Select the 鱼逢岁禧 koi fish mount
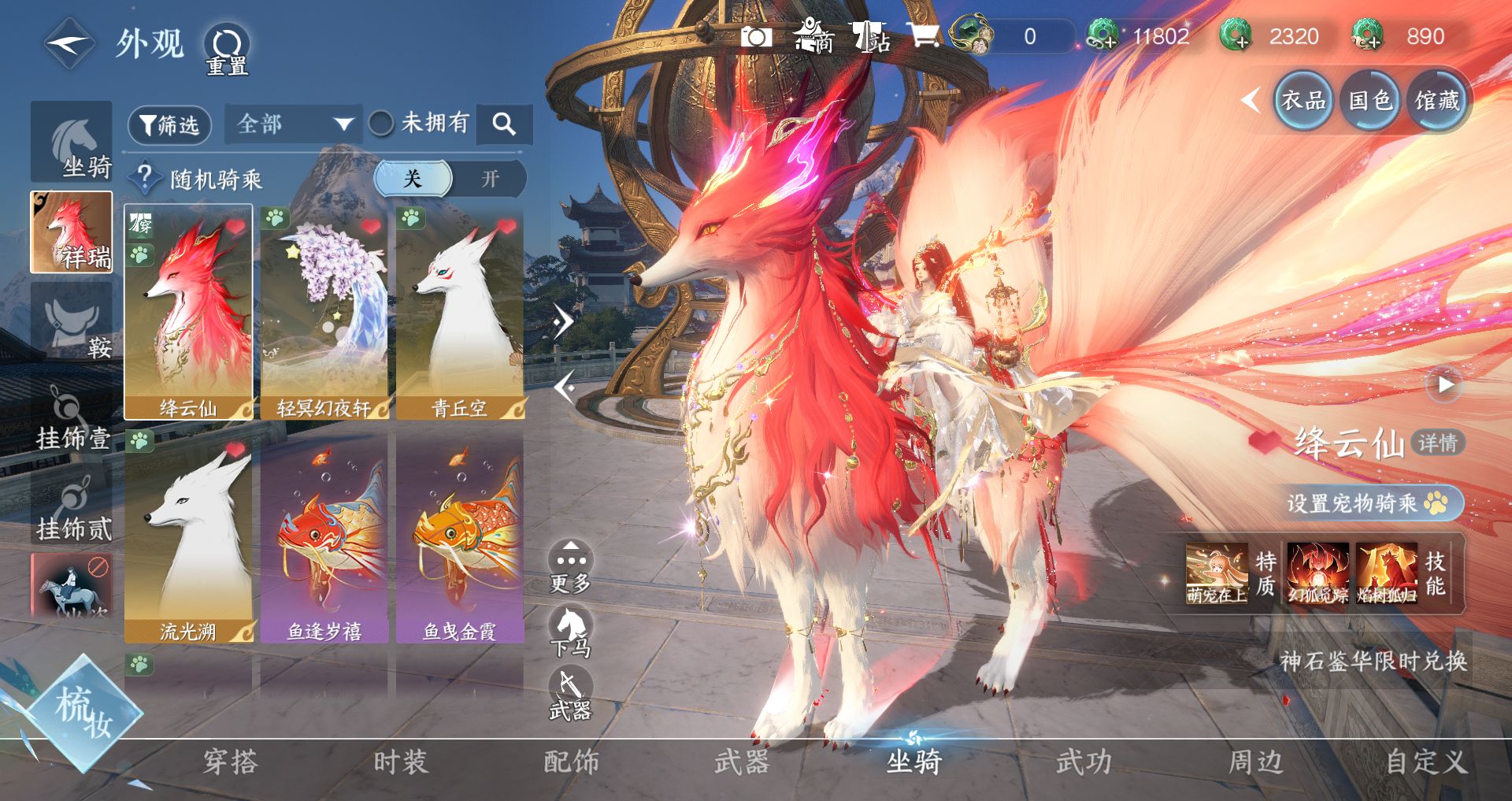Viewport: 1512px width, 801px height. (x=324, y=540)
